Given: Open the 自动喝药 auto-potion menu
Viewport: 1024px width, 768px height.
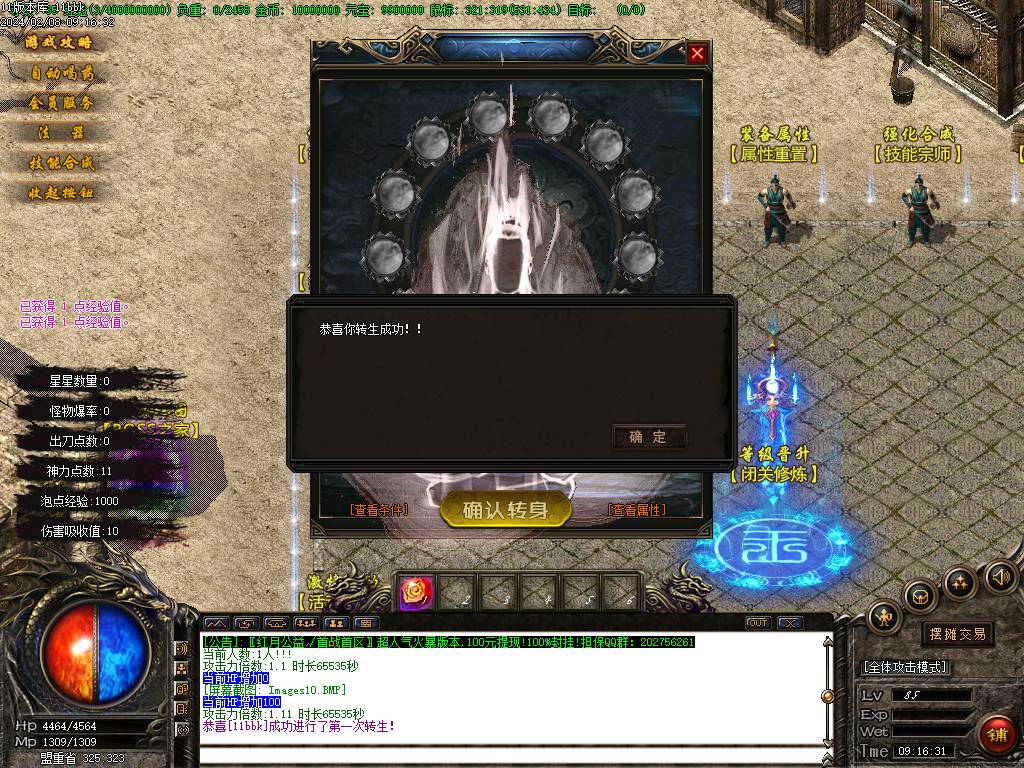Looking at the screenshot, I should click(x=61, y=73).
